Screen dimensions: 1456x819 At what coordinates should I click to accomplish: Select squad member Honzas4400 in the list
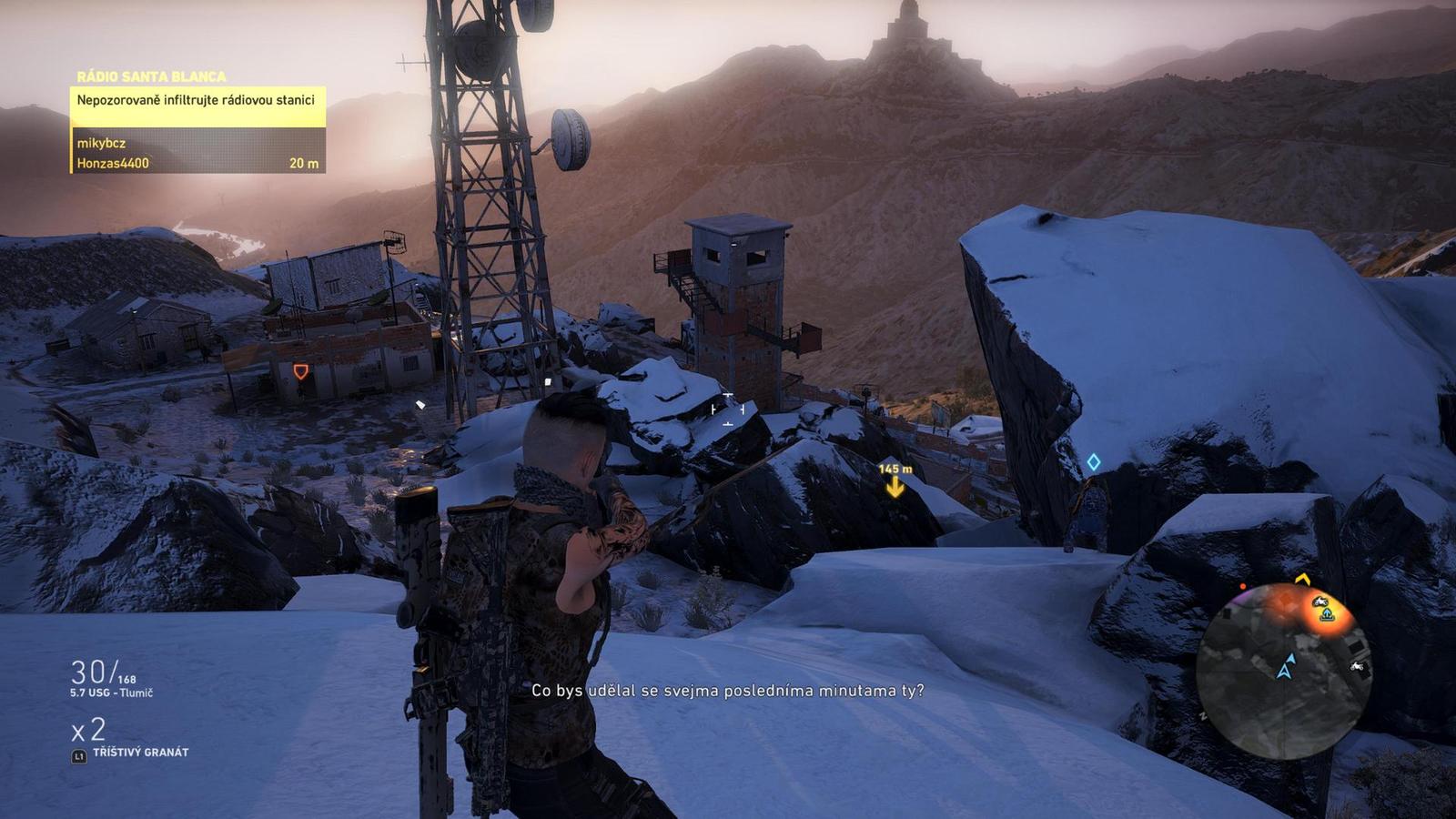coord(113,164)
